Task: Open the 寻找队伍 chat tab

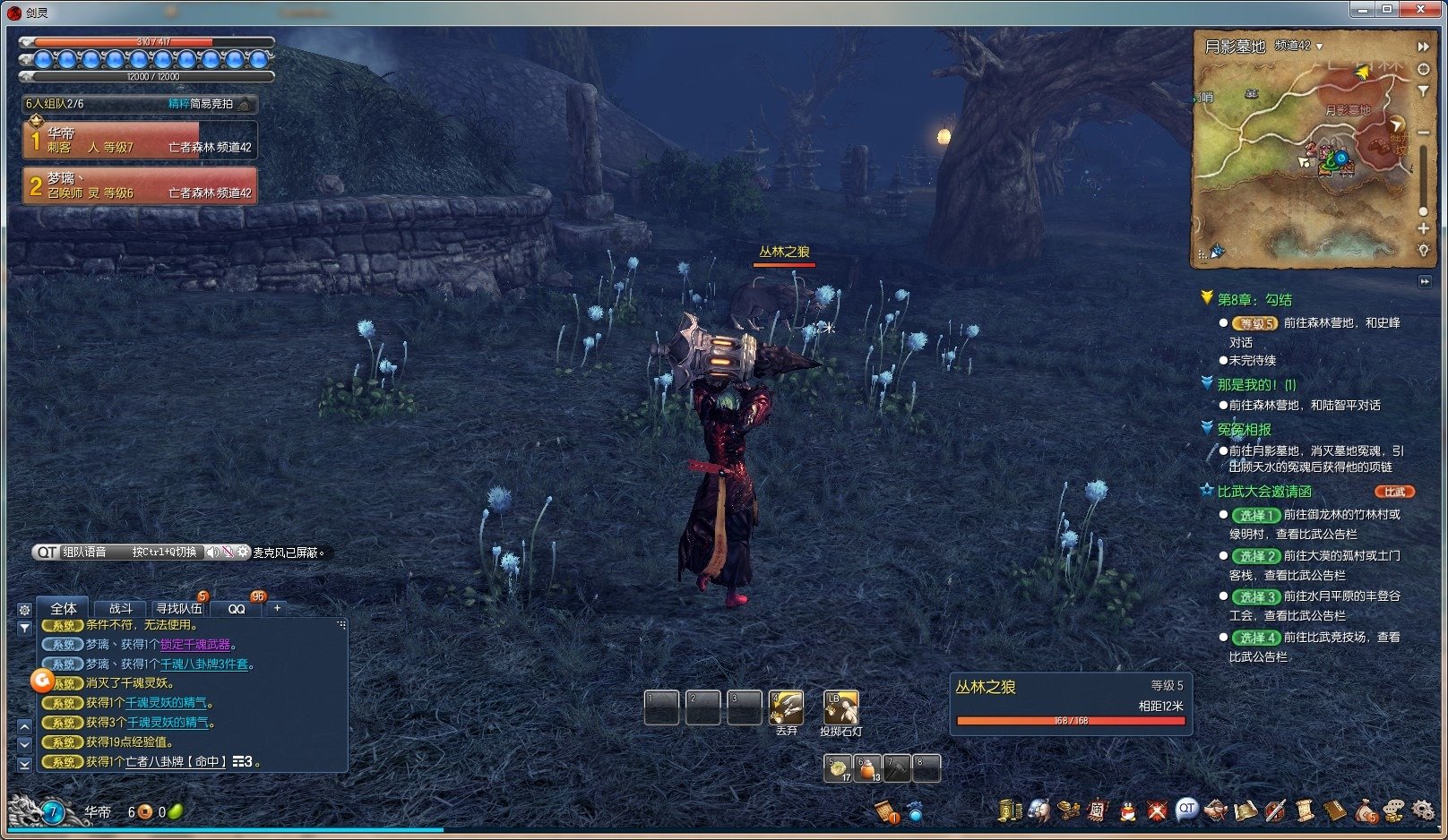Action: tap(178, 608)
